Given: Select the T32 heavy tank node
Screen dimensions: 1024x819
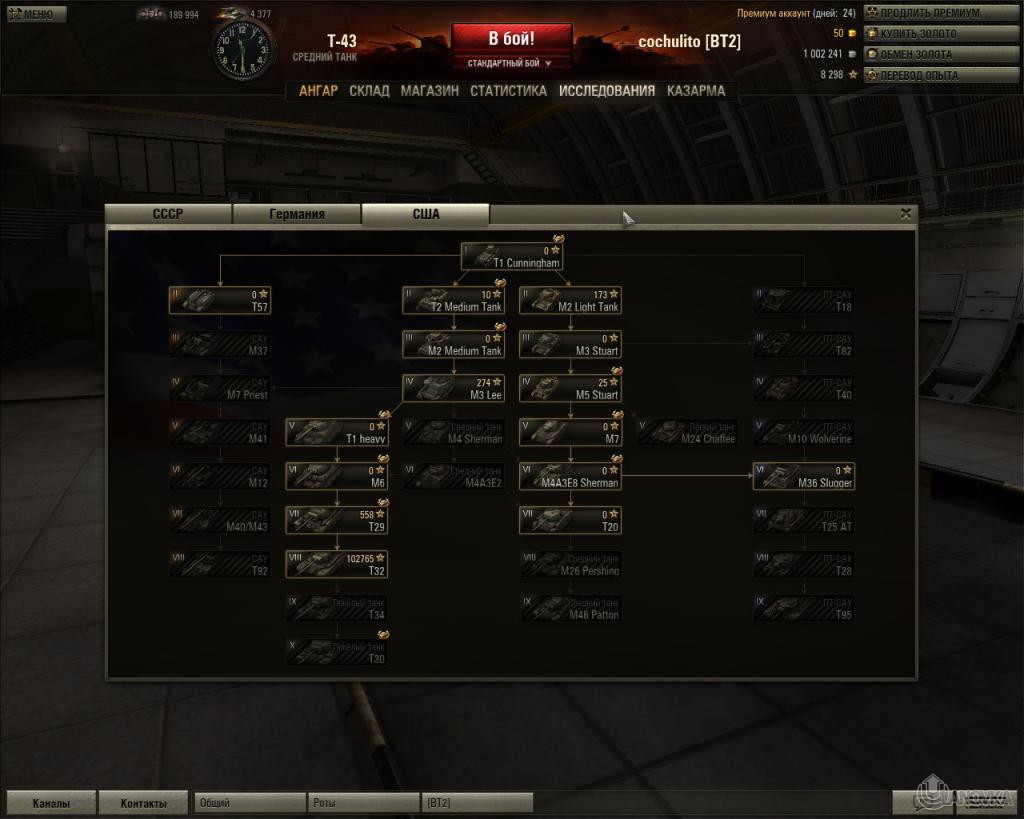Looking at the screenshot, I should (337, 565).
